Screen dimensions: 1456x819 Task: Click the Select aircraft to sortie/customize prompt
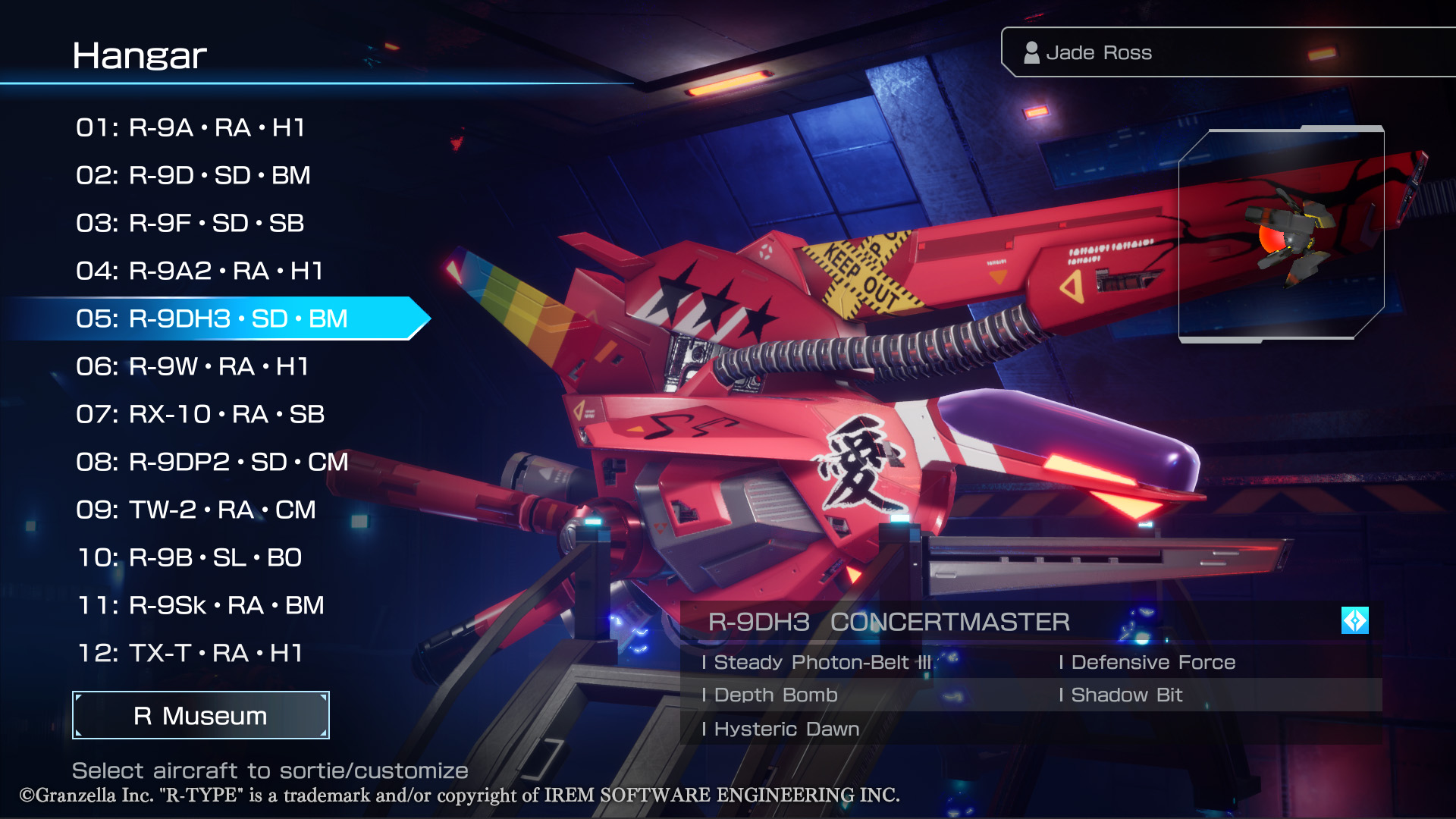click(270, 770)
